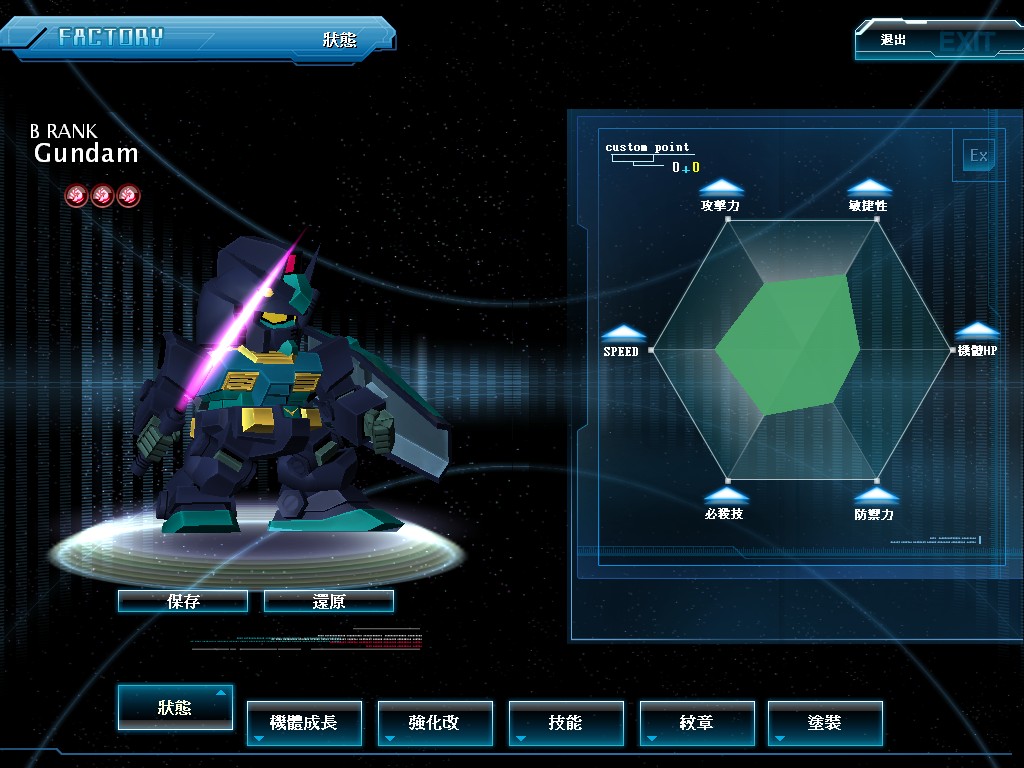Increase the 機體HP stat arrow
The image size is (1024, 768).
[x=977, y=331]
